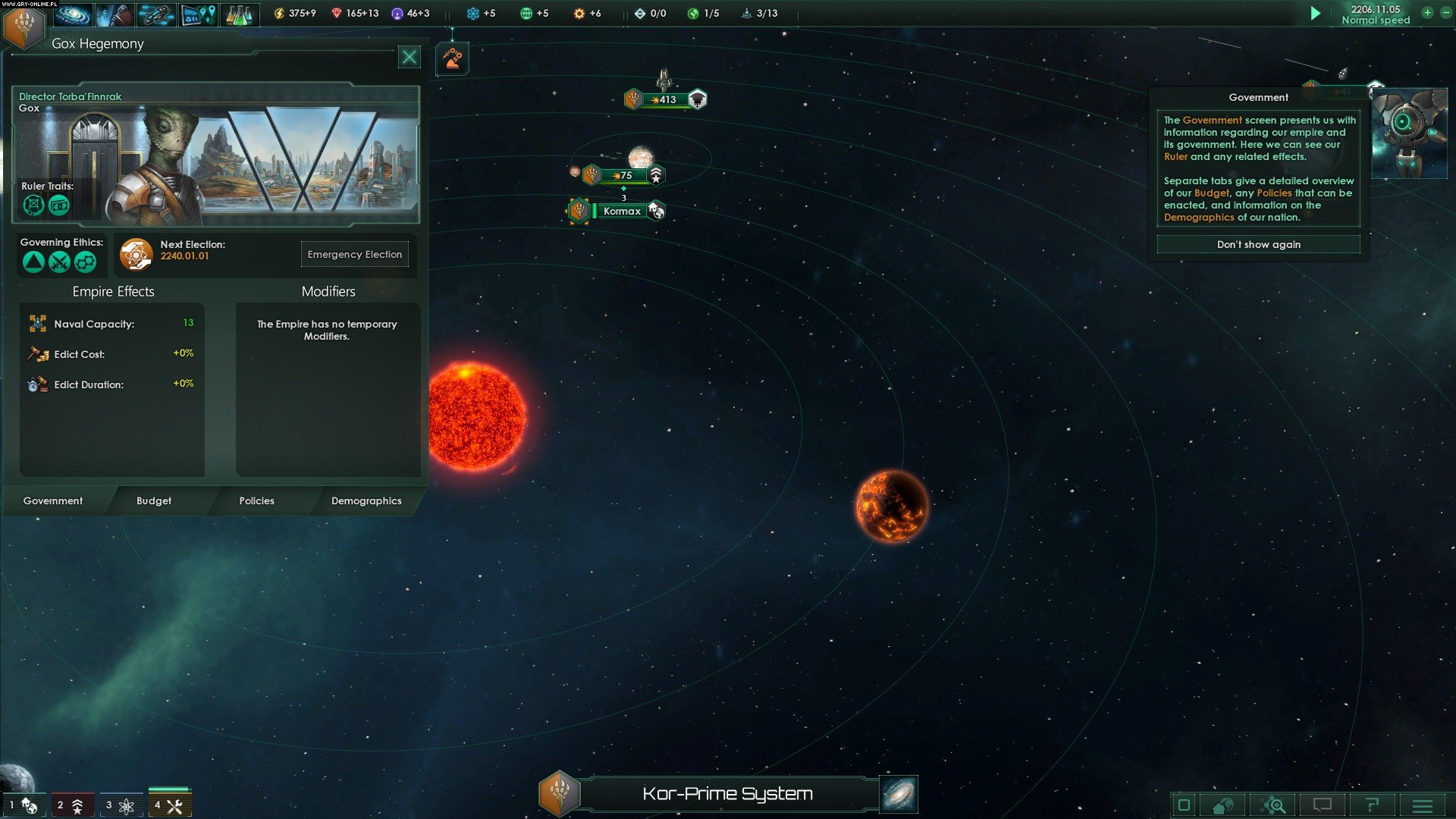
Task: Increase game speed with the plus button
Action: coord(1427,13)
